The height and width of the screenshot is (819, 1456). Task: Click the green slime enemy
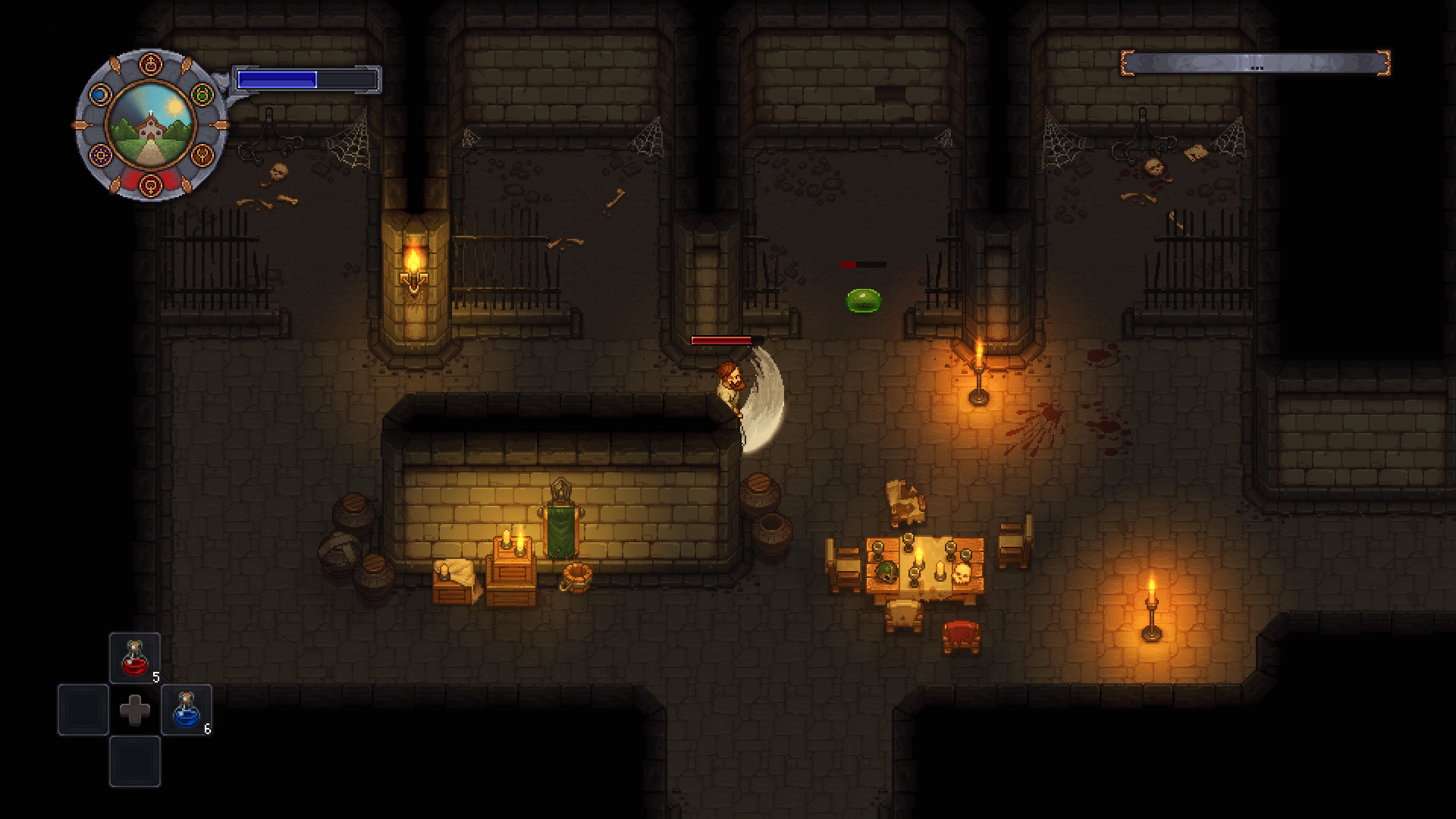tap(864, 299)
